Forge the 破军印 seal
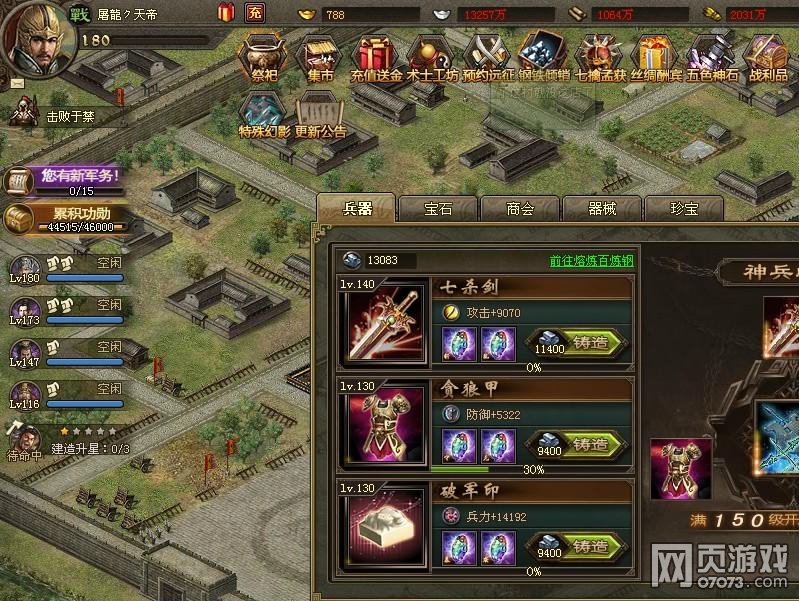The image size is (799, 601). tap(590, 548)
